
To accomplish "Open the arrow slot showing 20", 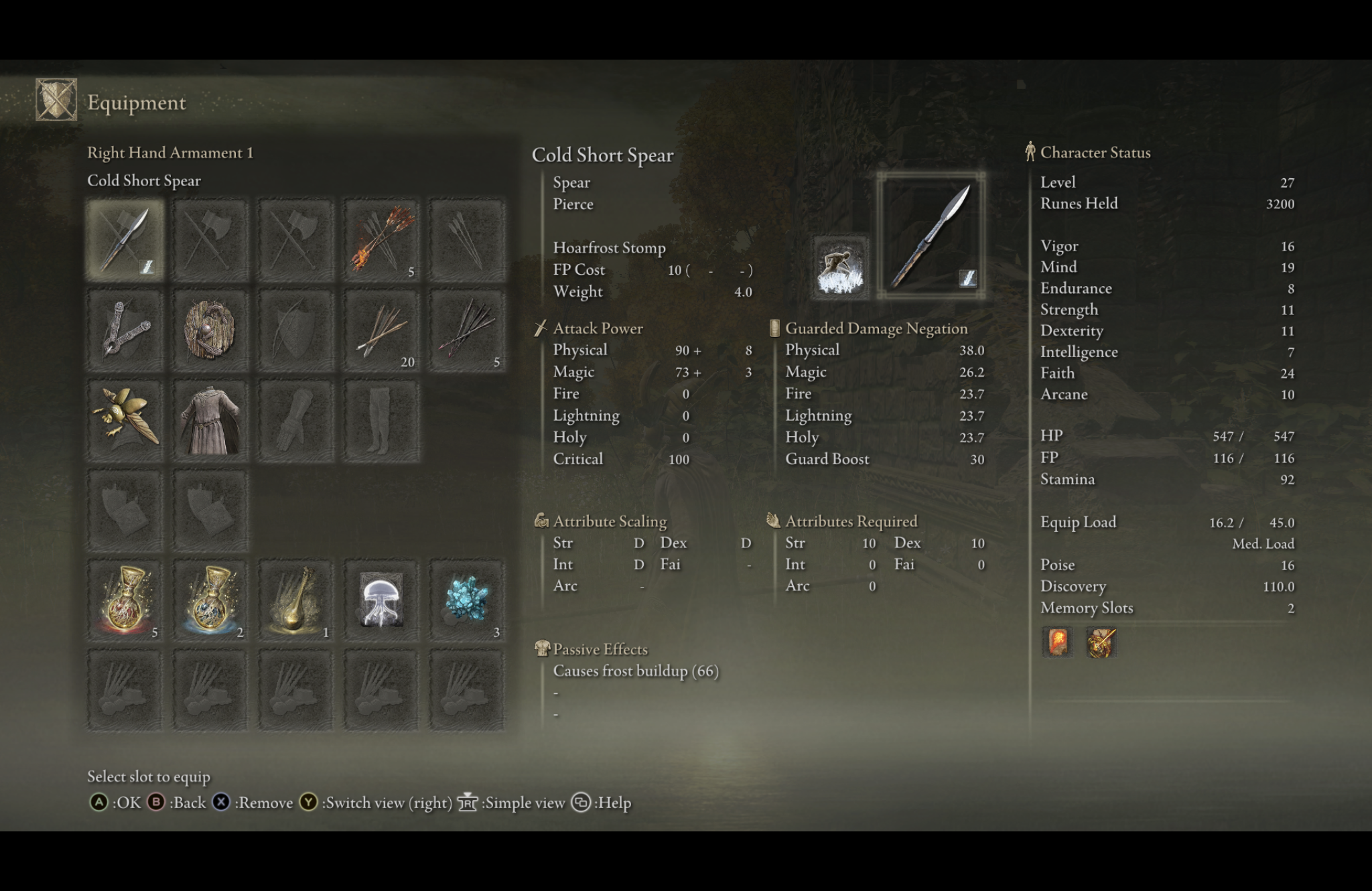I will pos(381,331).
